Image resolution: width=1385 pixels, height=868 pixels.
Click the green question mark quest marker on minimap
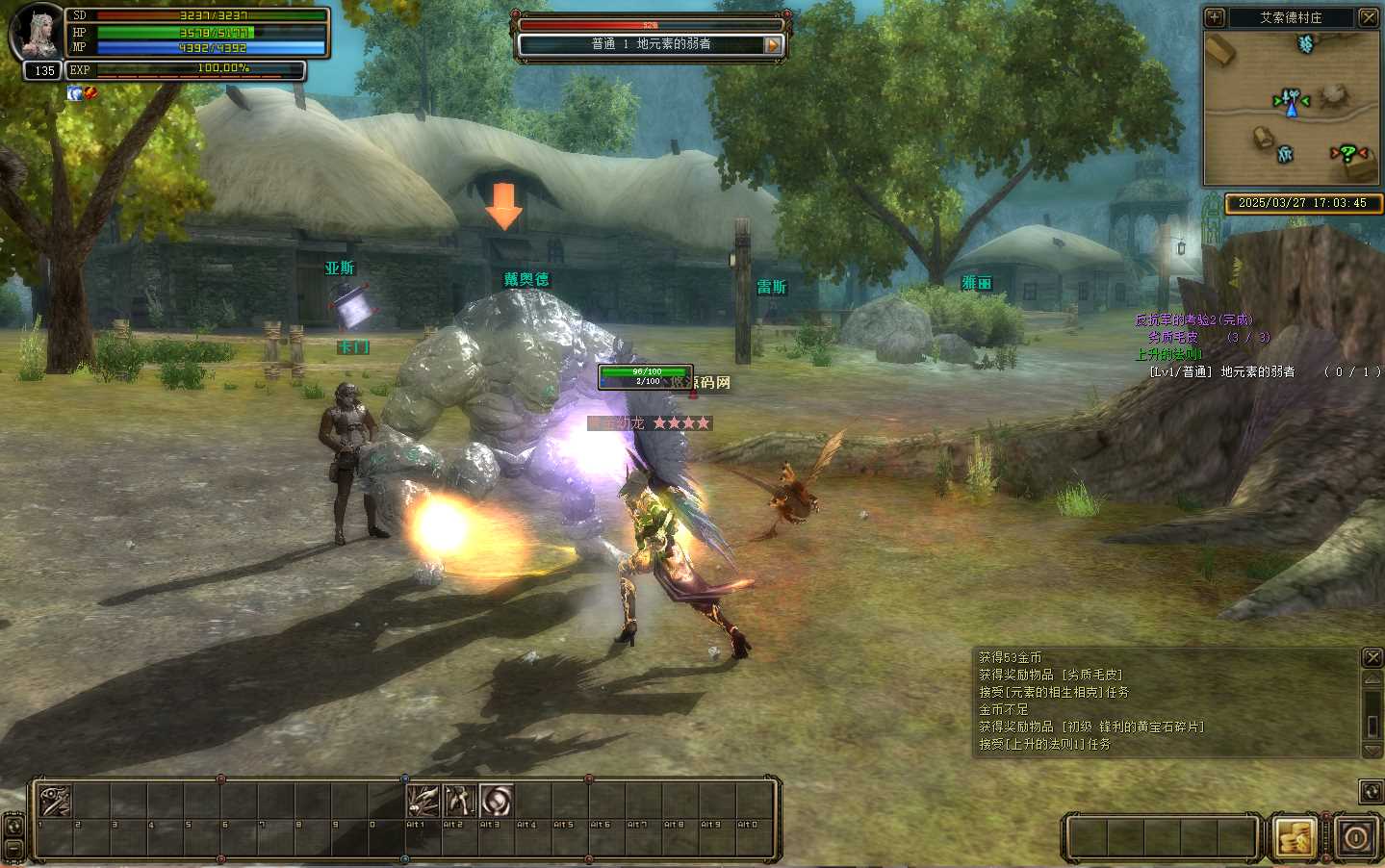[x=1348, y=153]
